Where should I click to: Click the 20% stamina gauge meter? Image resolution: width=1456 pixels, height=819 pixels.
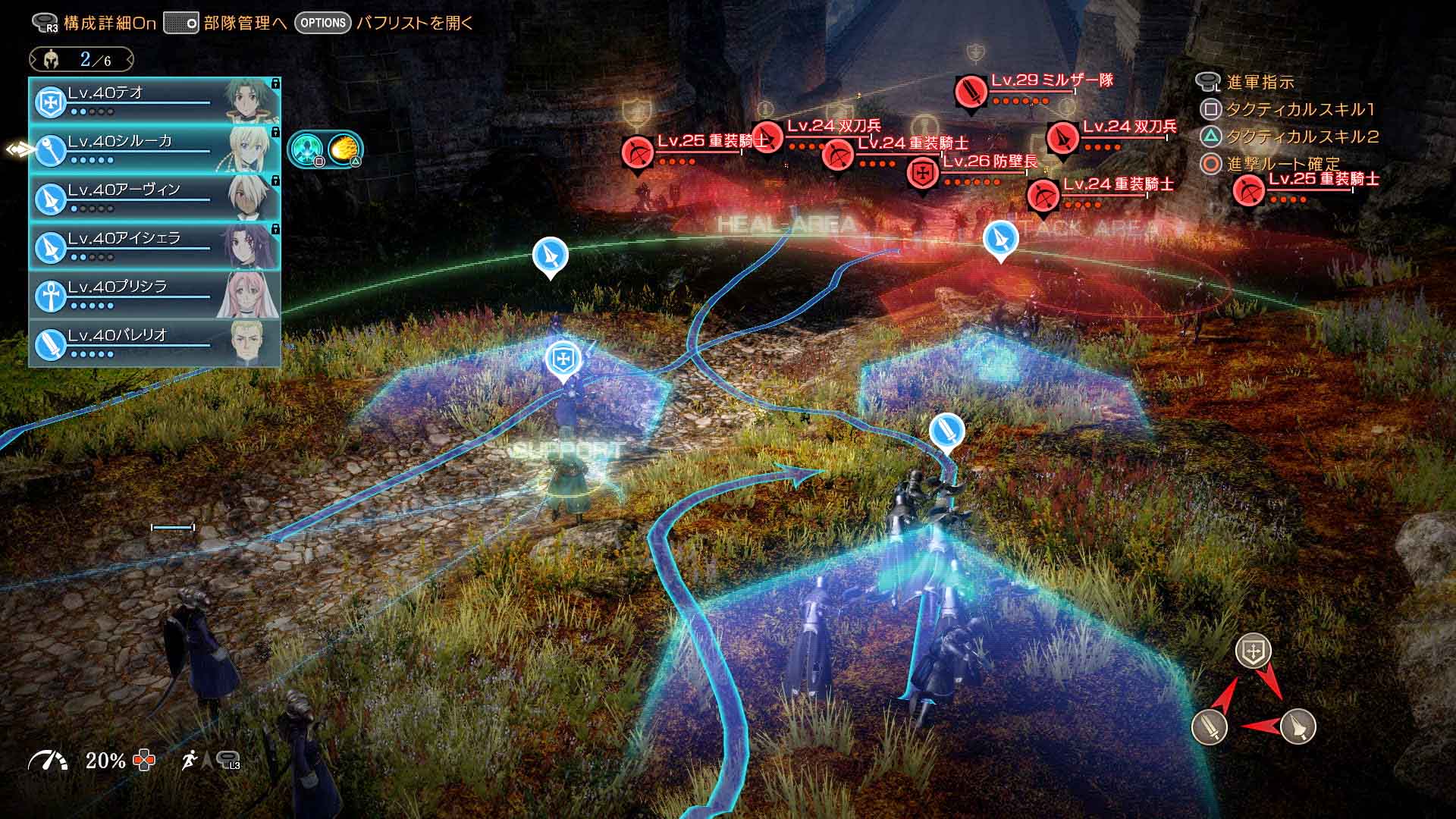coord(50,758)
